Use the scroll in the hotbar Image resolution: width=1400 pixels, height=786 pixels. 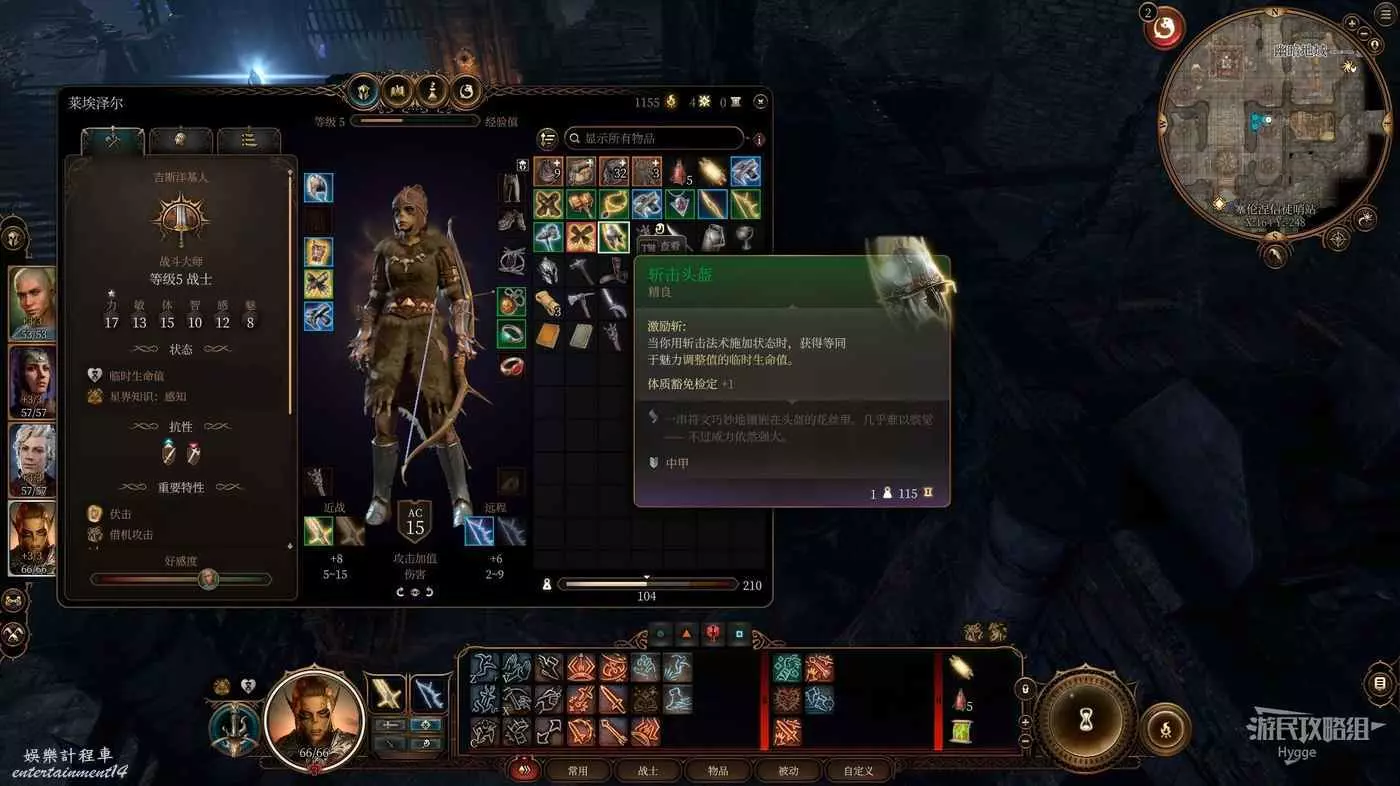960,732
